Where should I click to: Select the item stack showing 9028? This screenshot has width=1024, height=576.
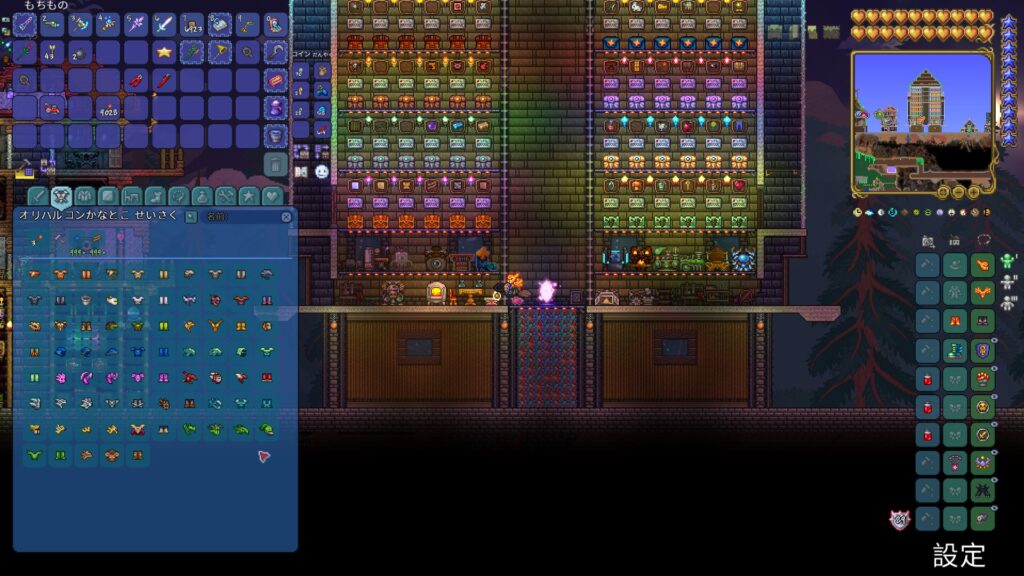[x=108, y=108]
